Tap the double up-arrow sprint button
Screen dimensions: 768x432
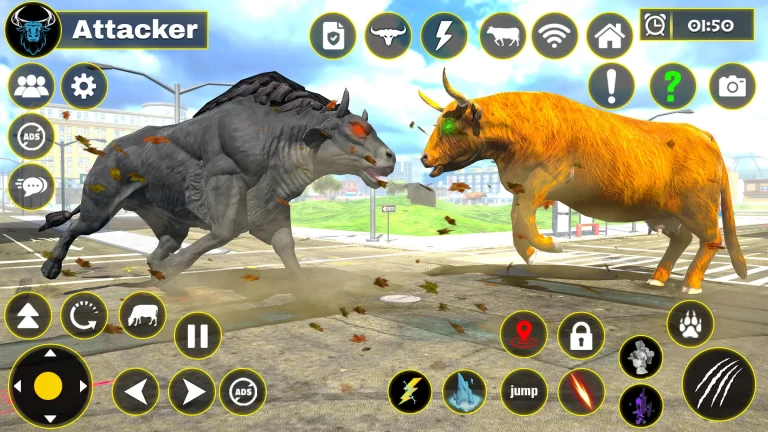point(28,316)
